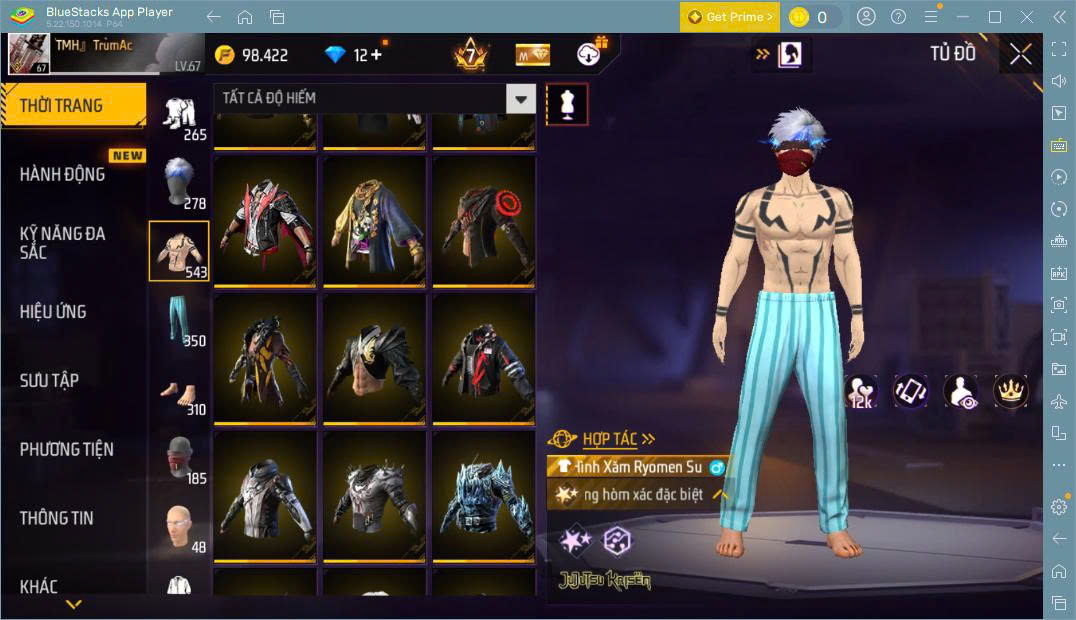This screenshot has height=620, width=1076.
Task: Select the yellow and purple jacket item
Action: click(x=374, y=220)
